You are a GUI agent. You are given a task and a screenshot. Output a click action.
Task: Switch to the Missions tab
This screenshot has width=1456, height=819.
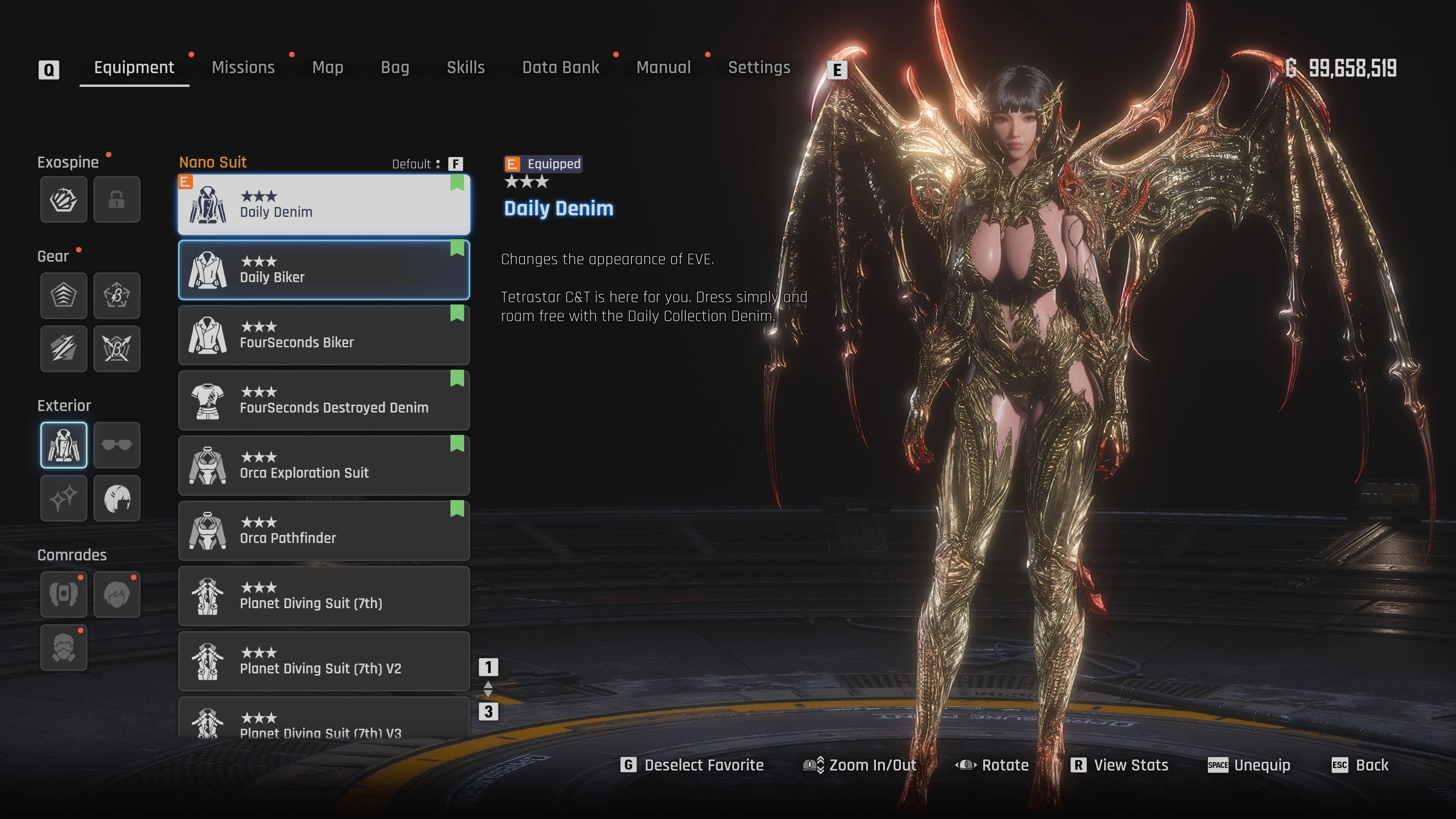243,68
